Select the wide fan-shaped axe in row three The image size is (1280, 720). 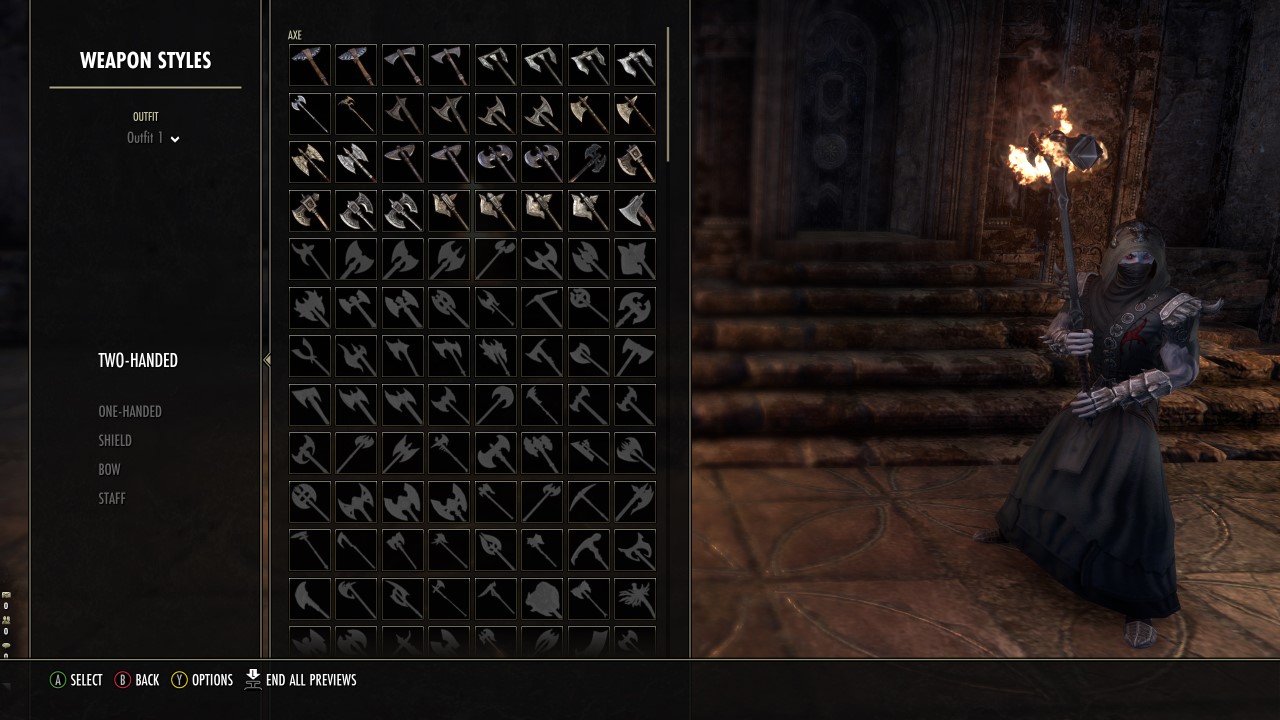402,161
